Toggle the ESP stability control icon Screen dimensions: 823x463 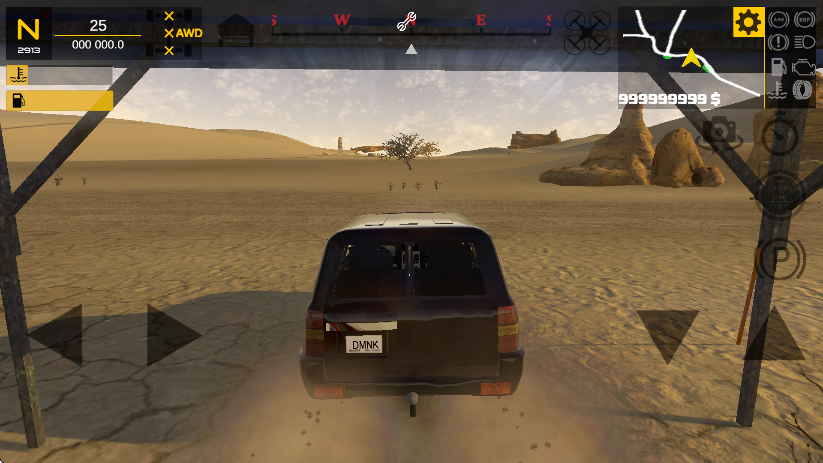(x=803, y=19)
